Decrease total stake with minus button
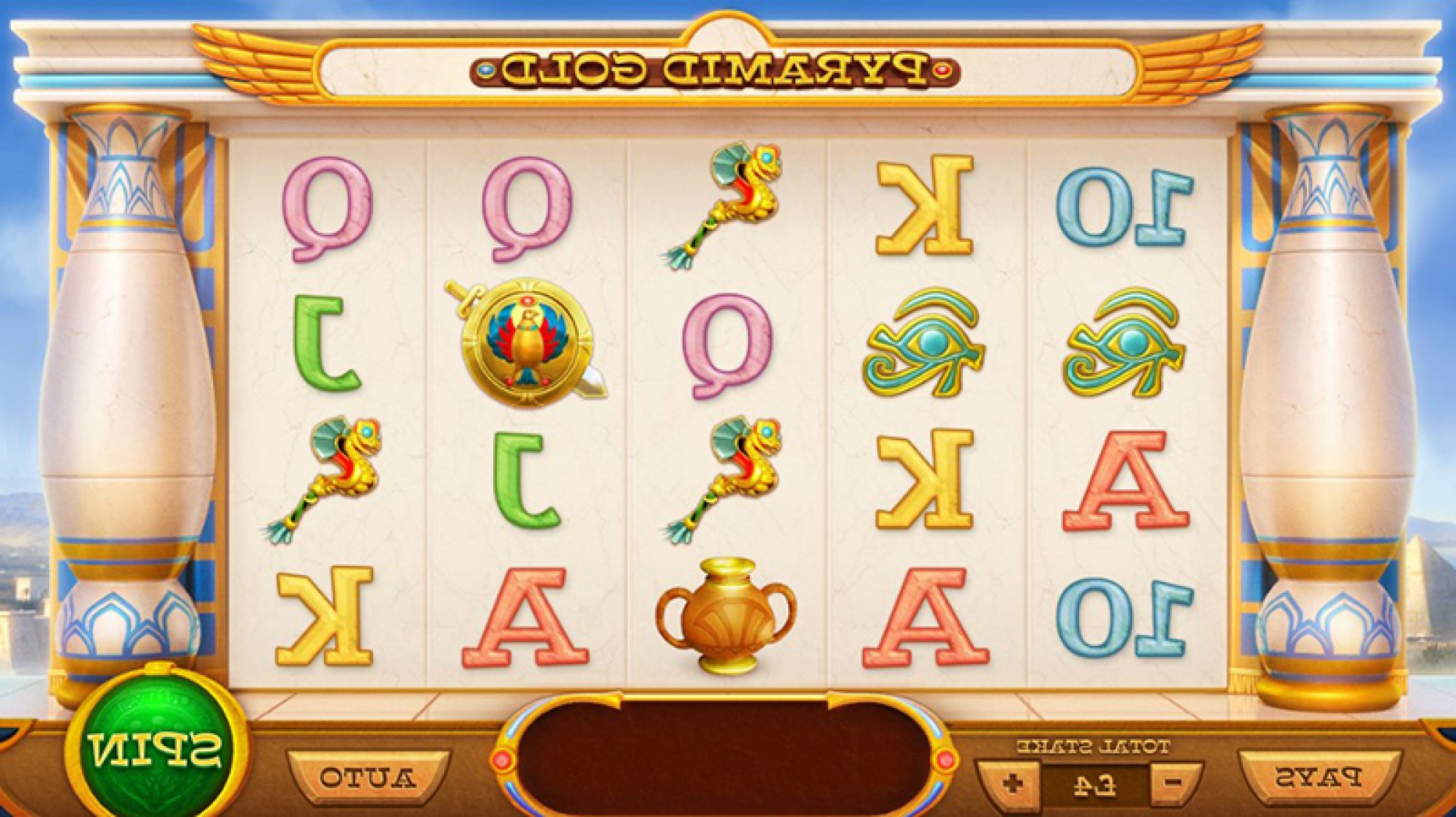The image size is (1456, 817). pyautogui.click(x=1174, y=783)
